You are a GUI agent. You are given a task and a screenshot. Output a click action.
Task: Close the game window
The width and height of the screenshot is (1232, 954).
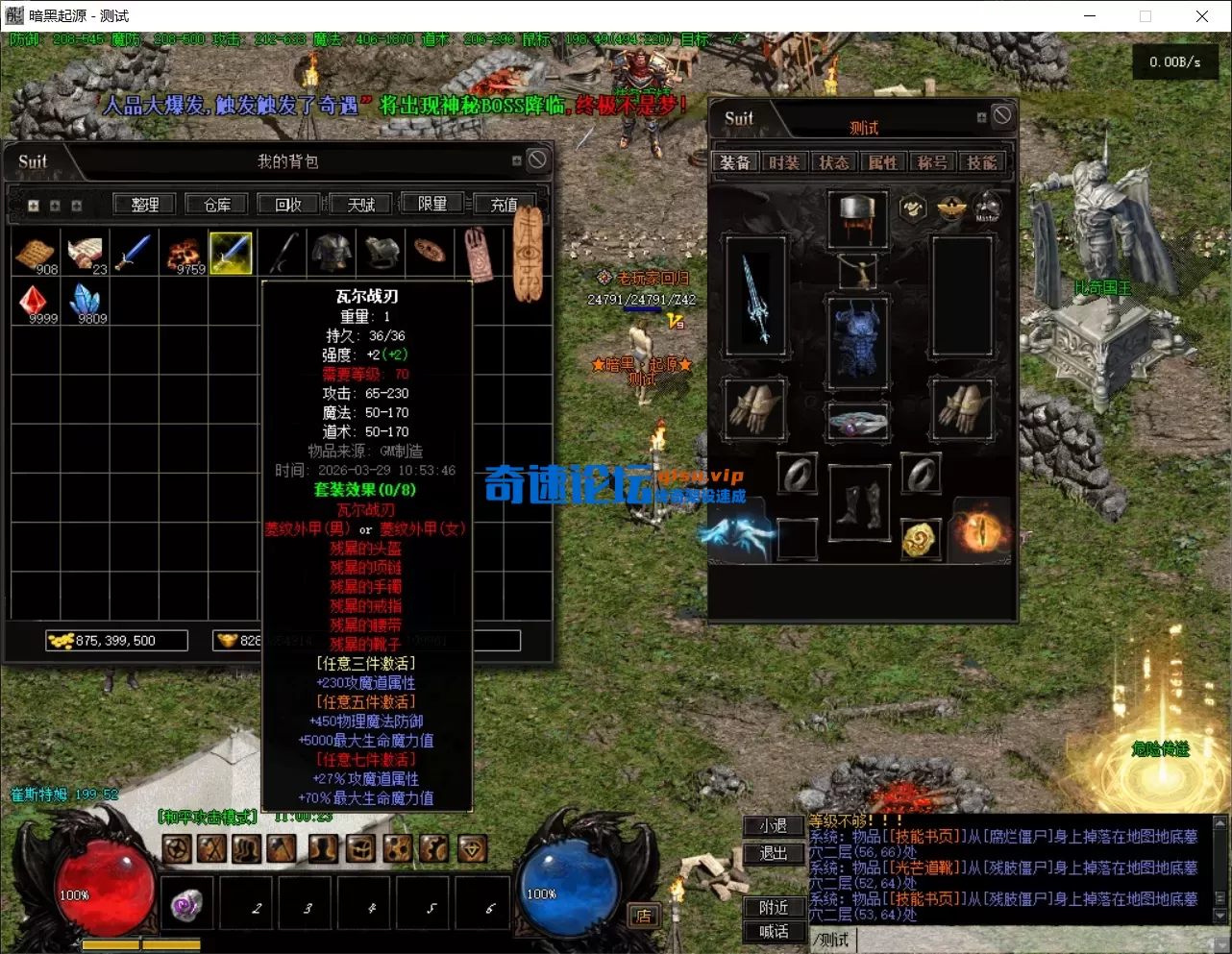pos(1201,15)
